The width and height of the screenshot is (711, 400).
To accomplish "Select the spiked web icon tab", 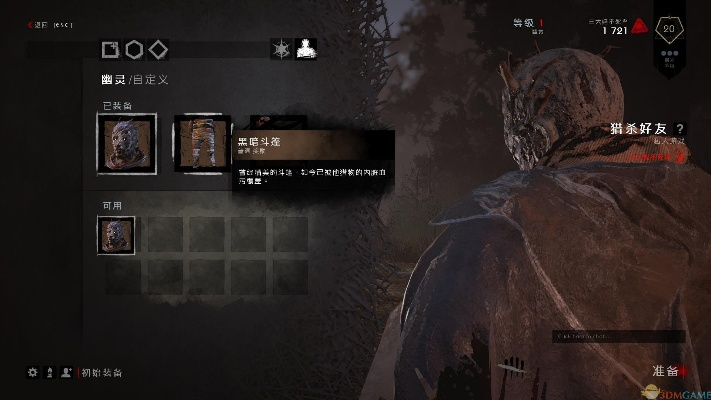I will click(x=281, y=49).
